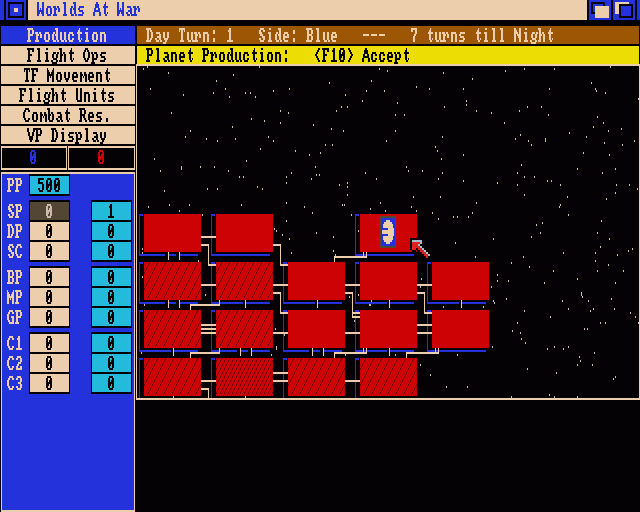Choose the TF Movement option
Image resolution: width=640 pixels, height=512 pixels.
tap(67, 76)
